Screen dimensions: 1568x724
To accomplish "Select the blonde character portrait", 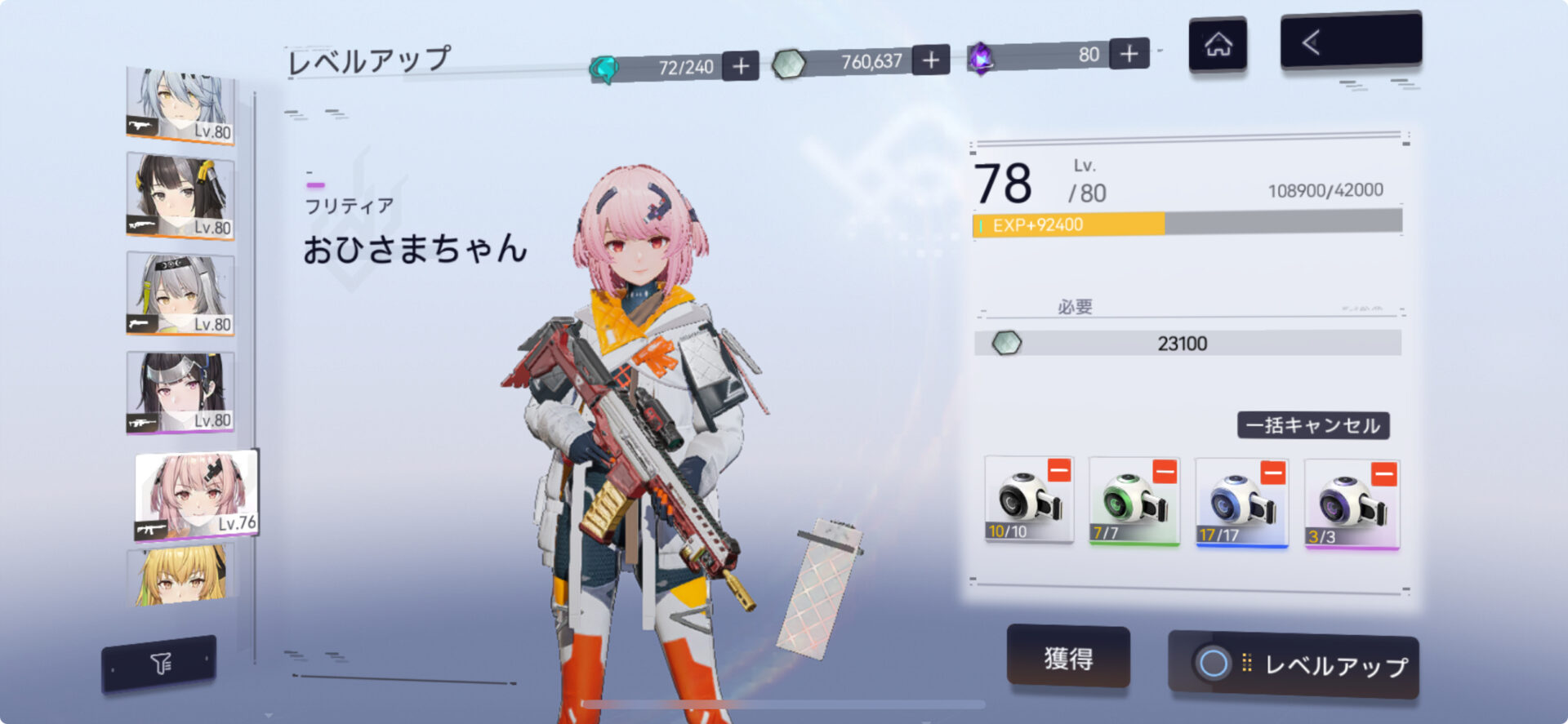I will click(x=180, y=575).
